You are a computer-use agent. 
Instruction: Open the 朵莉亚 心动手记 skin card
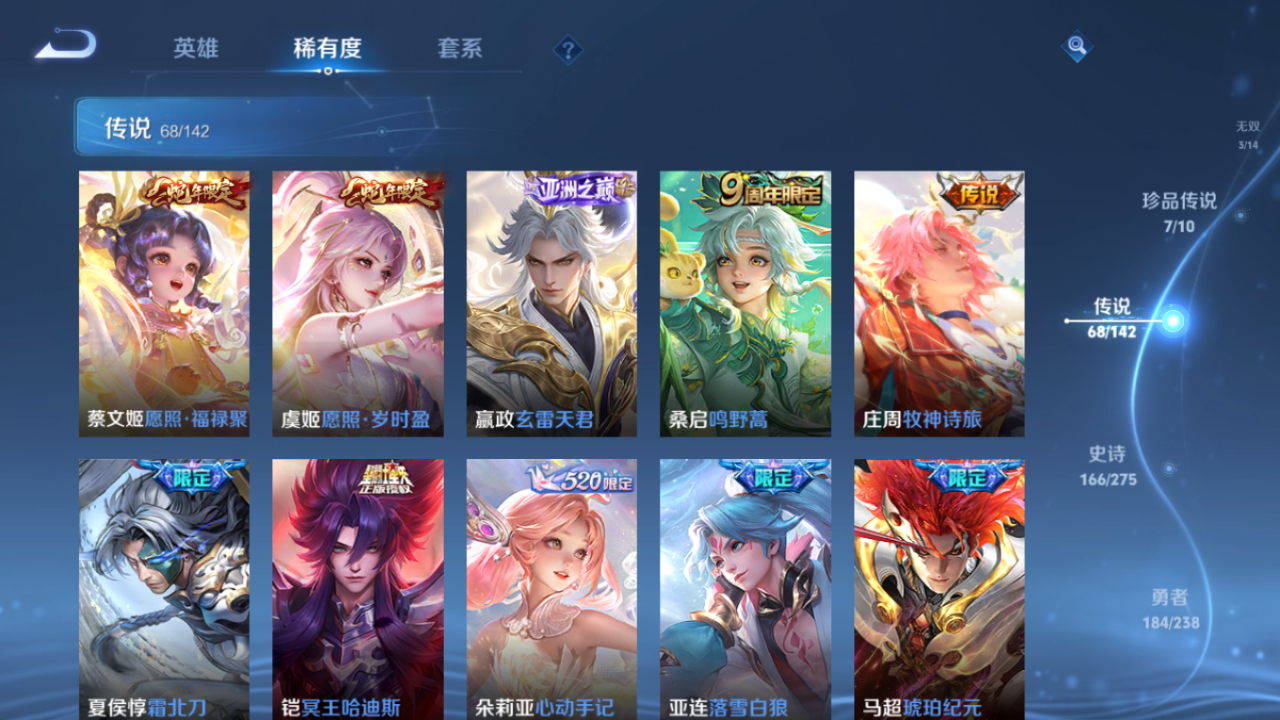[550, 590]
